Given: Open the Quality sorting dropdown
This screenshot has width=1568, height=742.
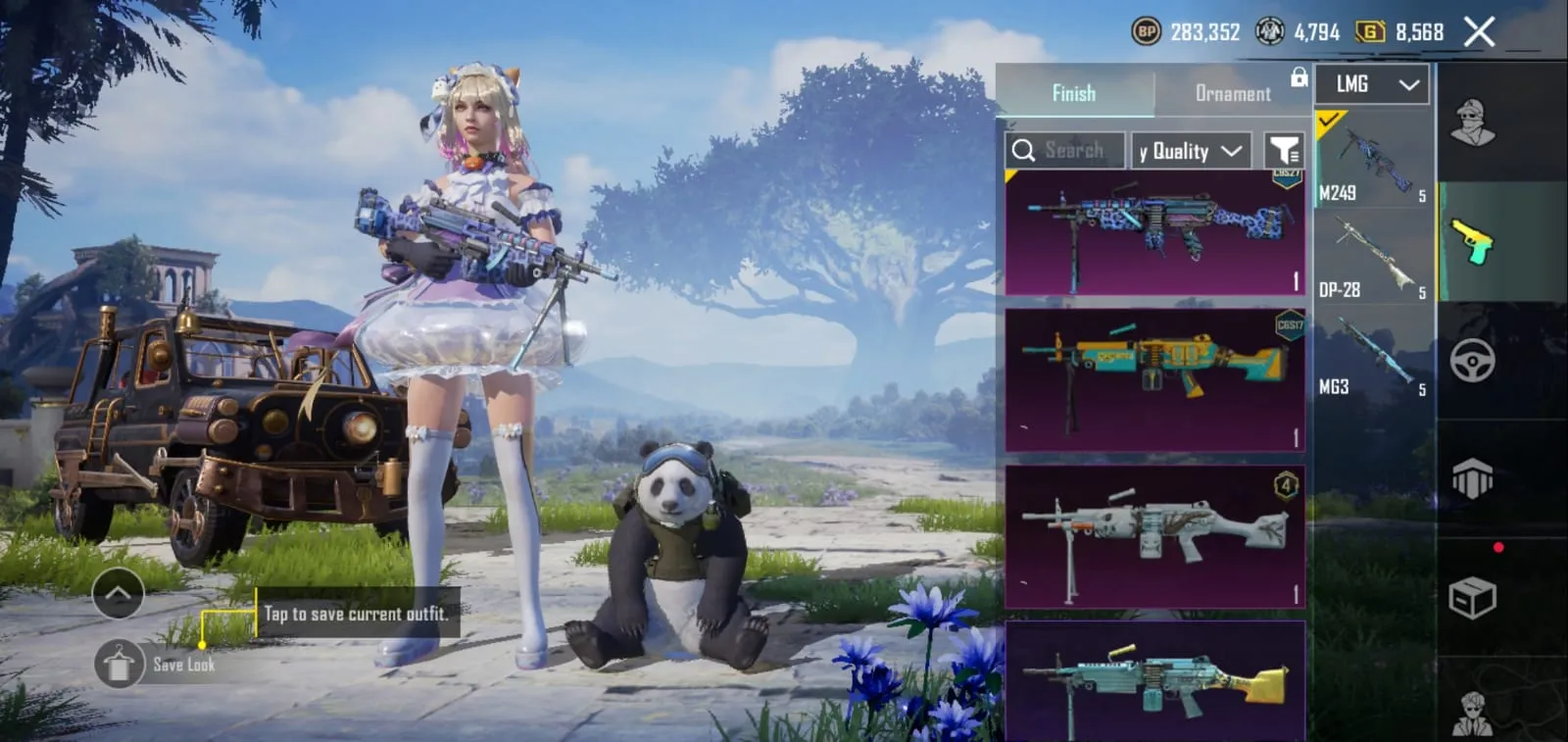Looking at the screenshot, I should pos(1188,150).
